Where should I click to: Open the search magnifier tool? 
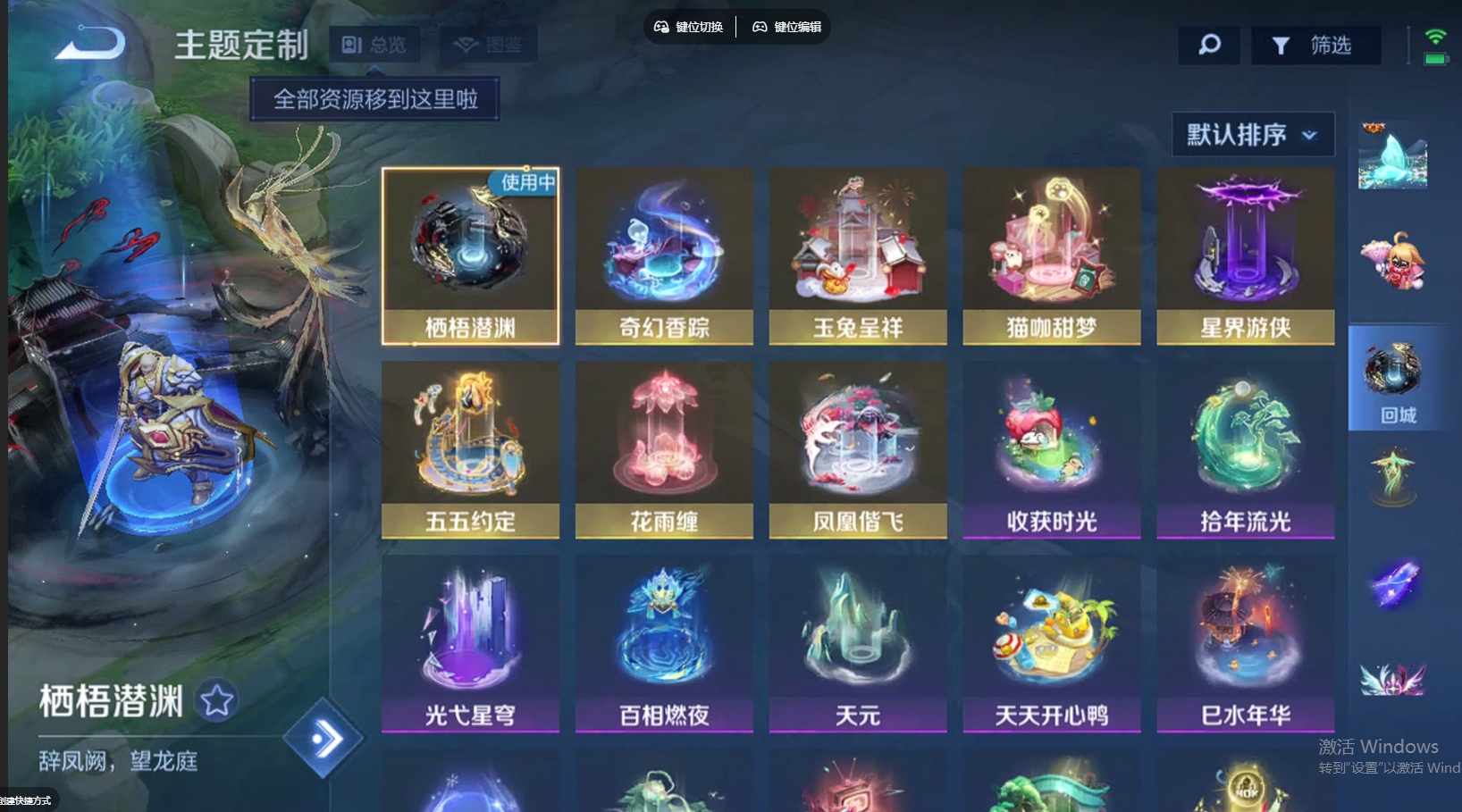tap(1208, 45)
